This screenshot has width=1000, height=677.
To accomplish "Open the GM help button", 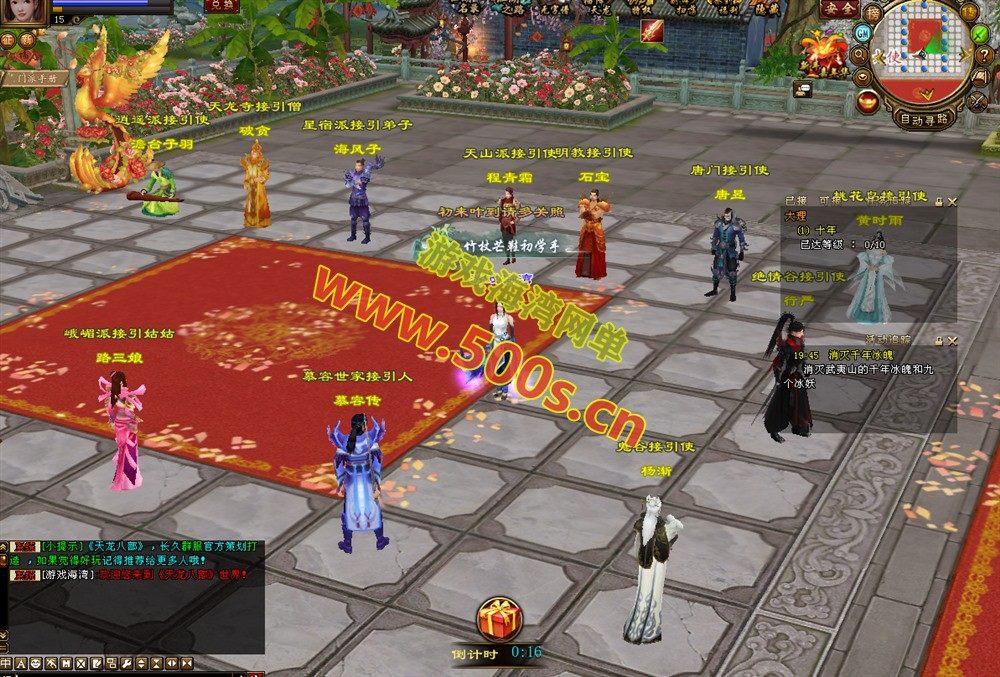I will (x=862, y=32).
